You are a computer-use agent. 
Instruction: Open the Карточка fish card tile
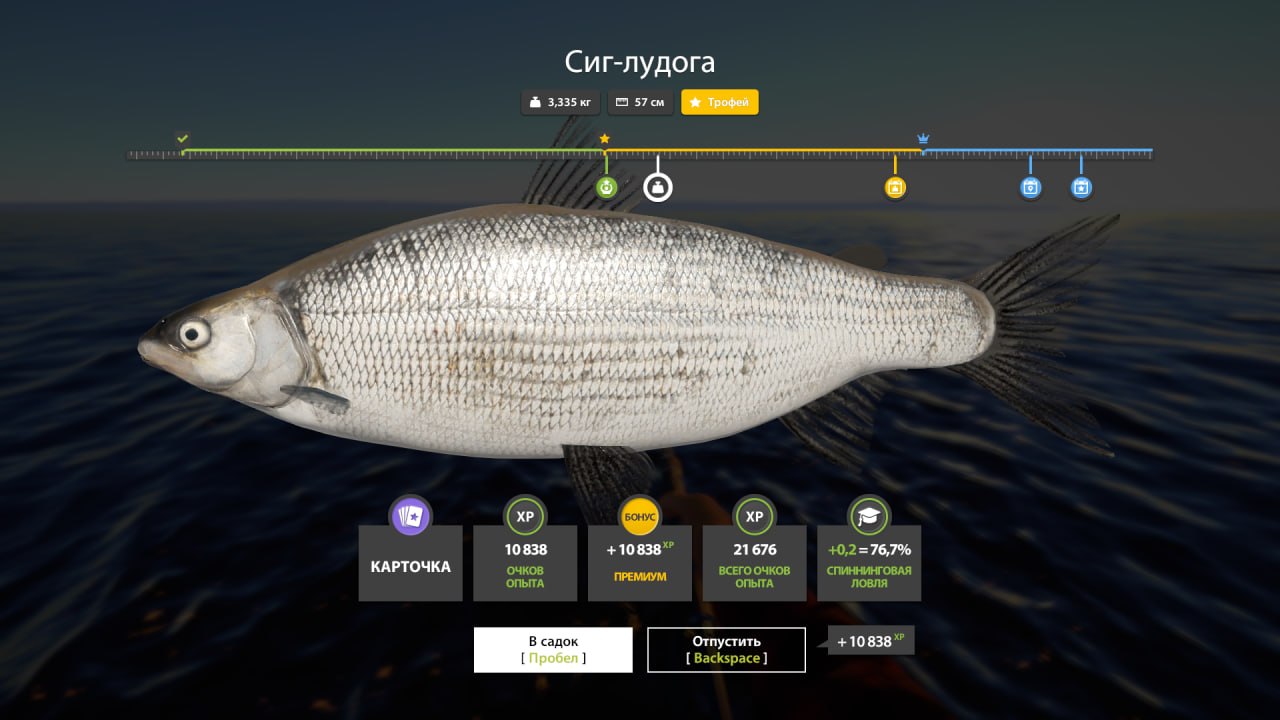pos(410,562)
